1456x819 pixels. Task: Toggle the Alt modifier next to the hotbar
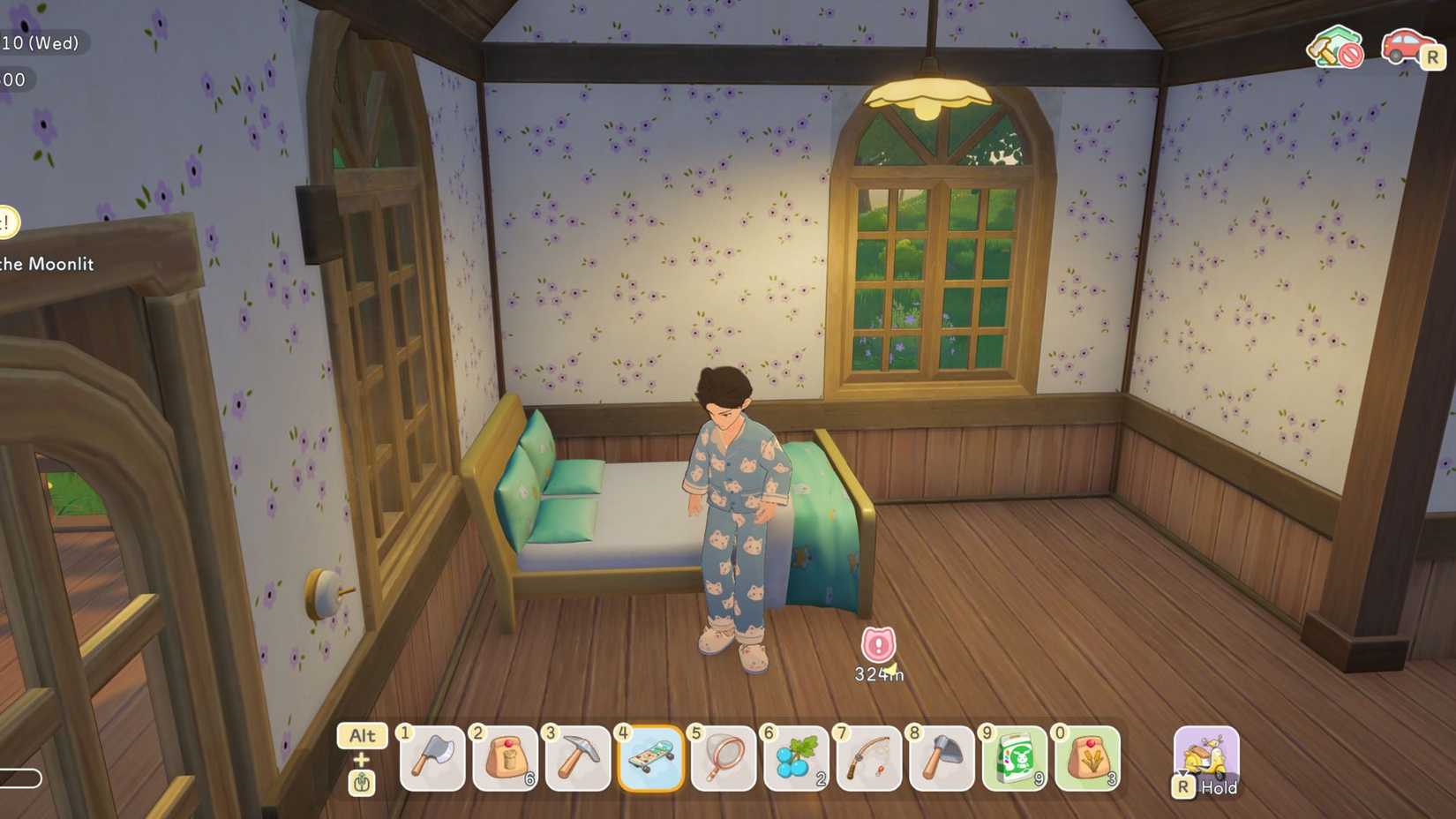click(x=362, y=736)
